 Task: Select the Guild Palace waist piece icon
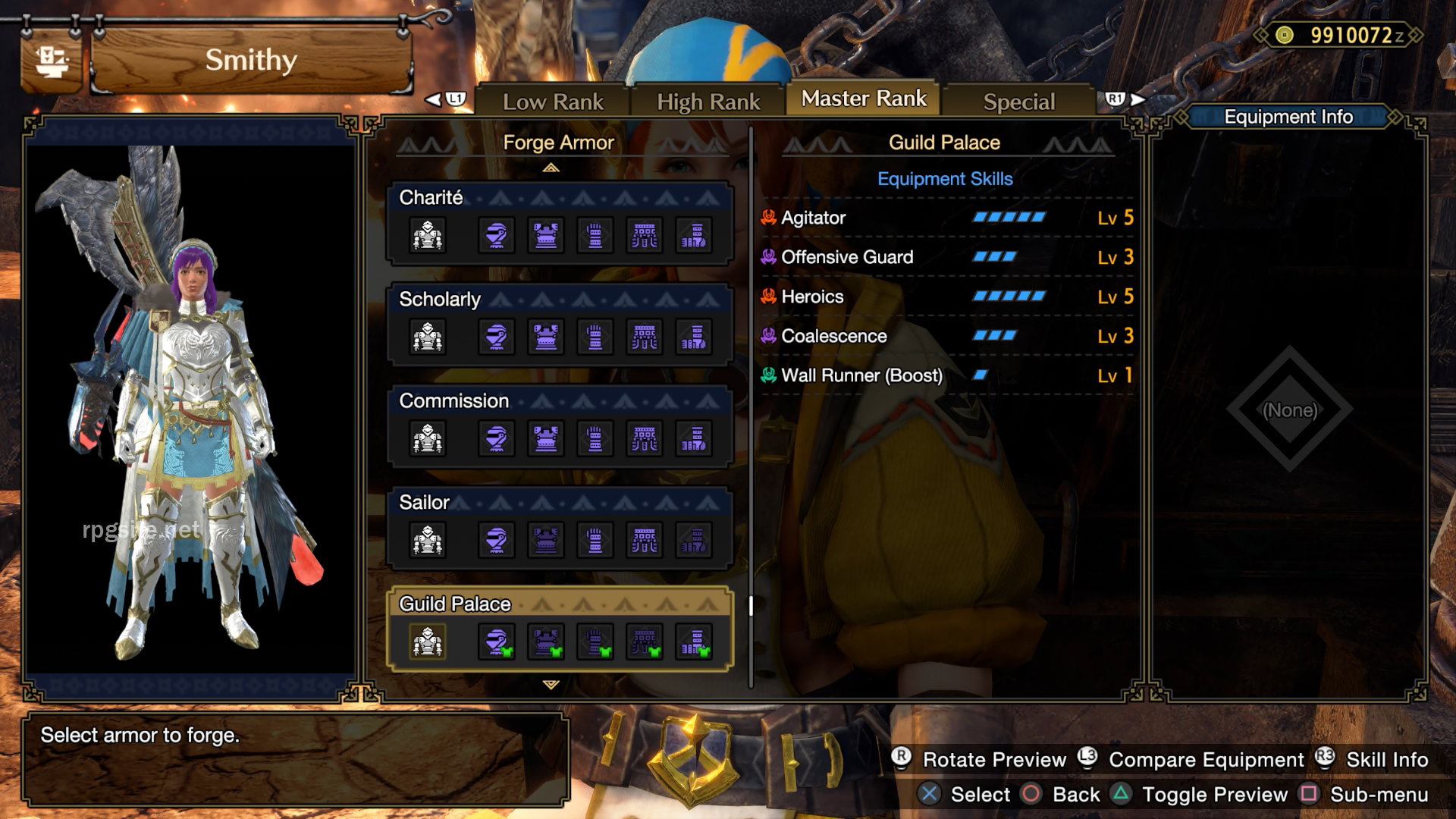[645, 642]
